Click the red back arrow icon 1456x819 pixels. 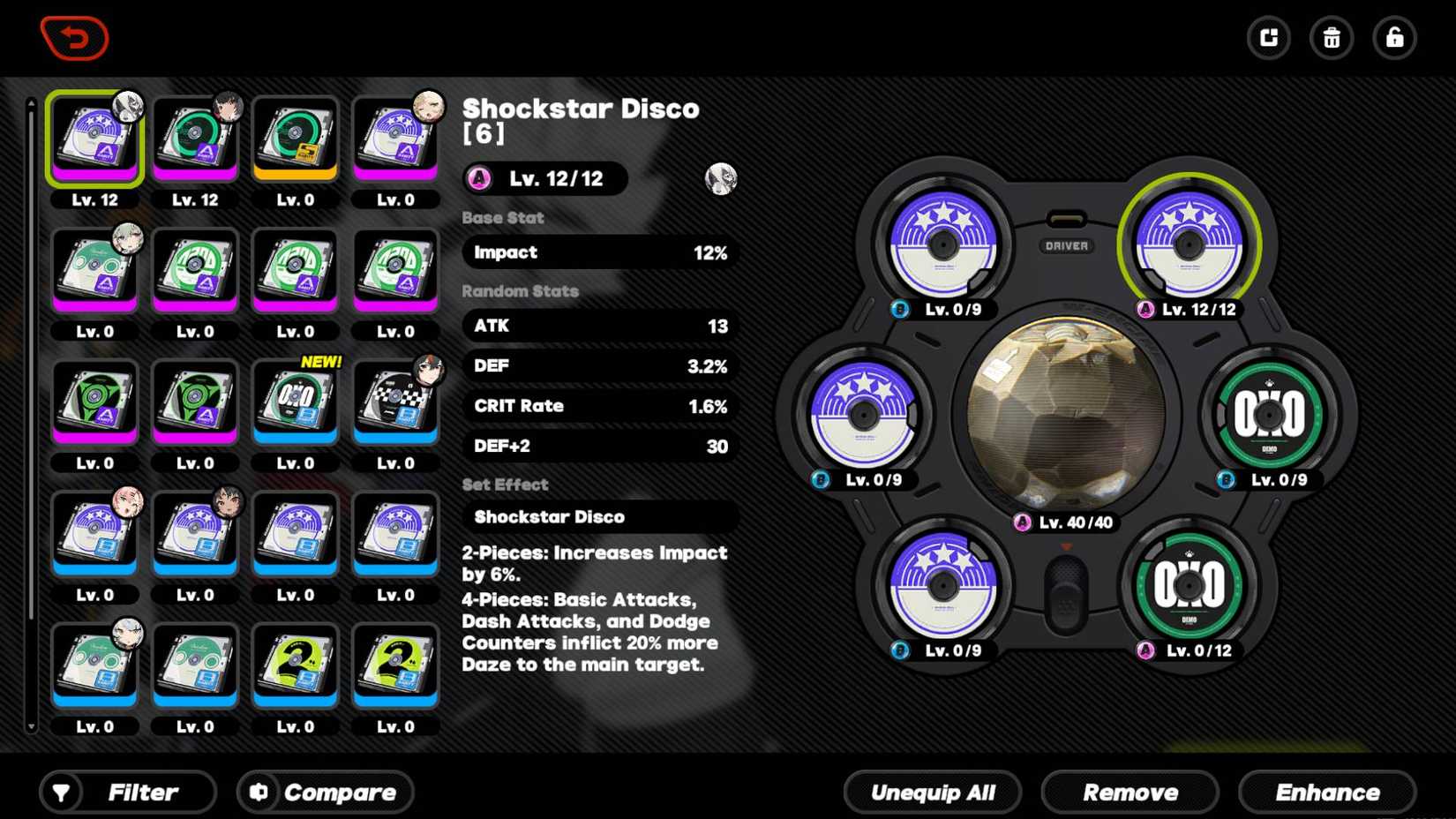coord(74,37)
